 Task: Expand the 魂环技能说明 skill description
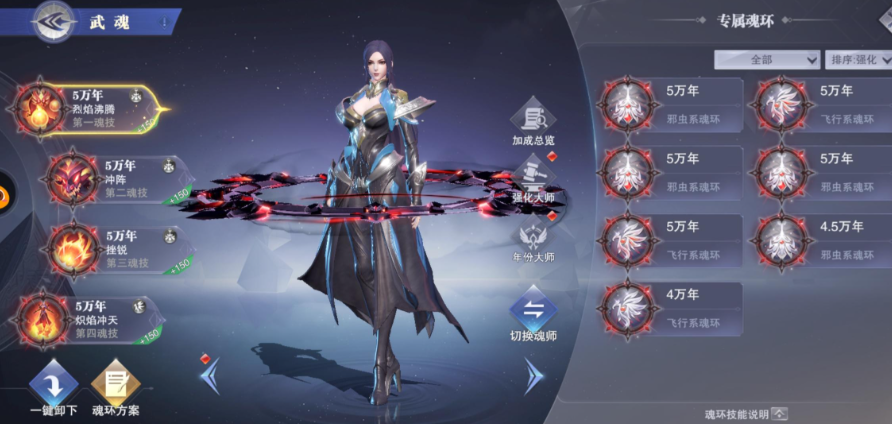pos(780,413)
